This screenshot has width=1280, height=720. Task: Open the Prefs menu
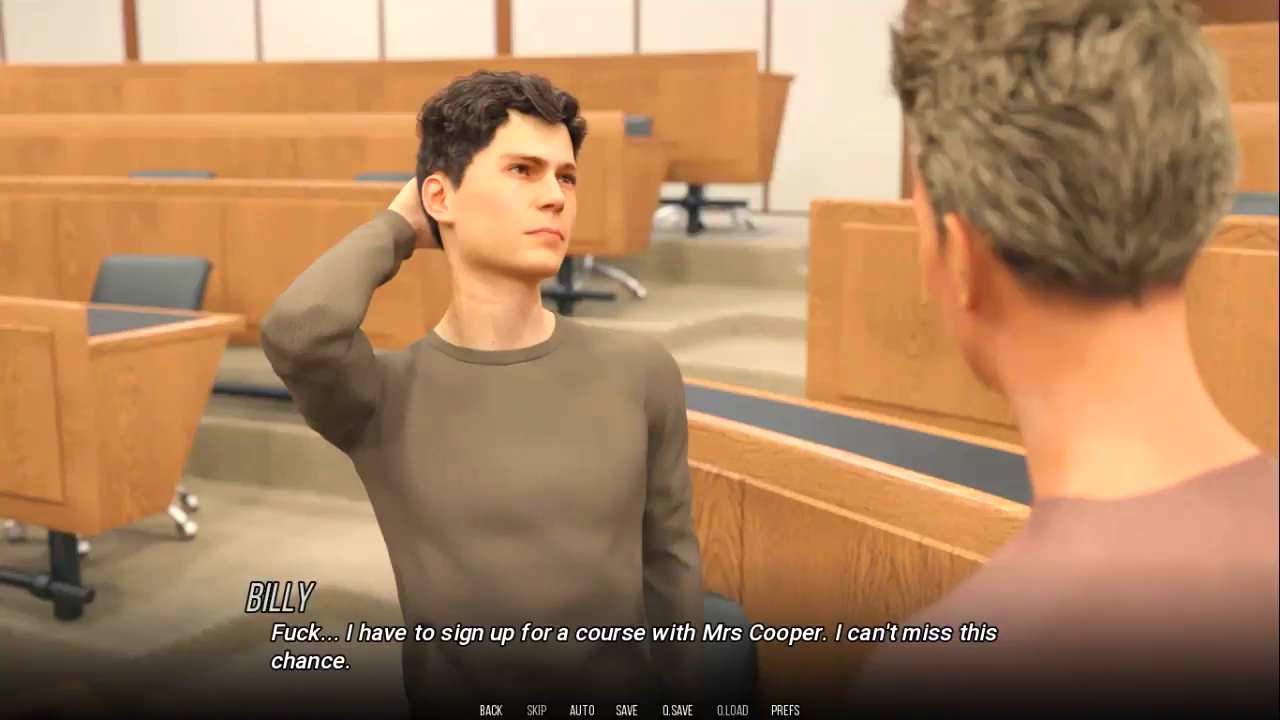tap(785, 710)
